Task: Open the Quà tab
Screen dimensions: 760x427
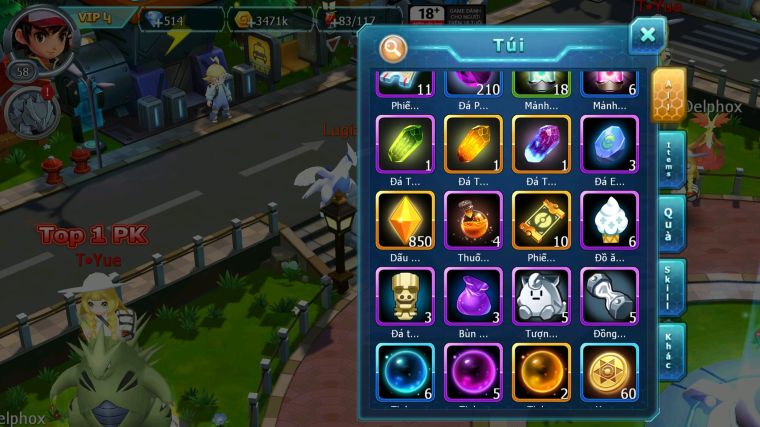Action: tap(670, 224)
